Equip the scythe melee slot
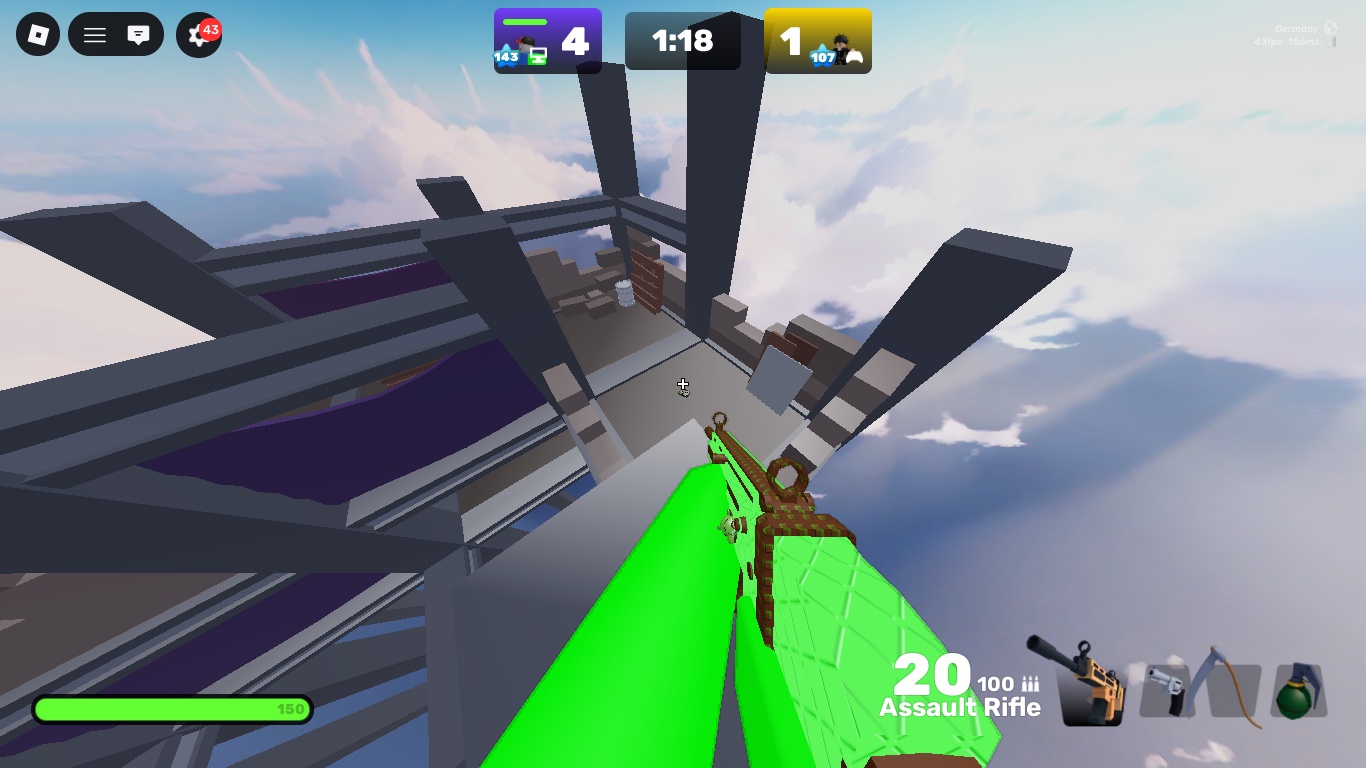This screenshot has height=768, width=1366. point(1232,688)
